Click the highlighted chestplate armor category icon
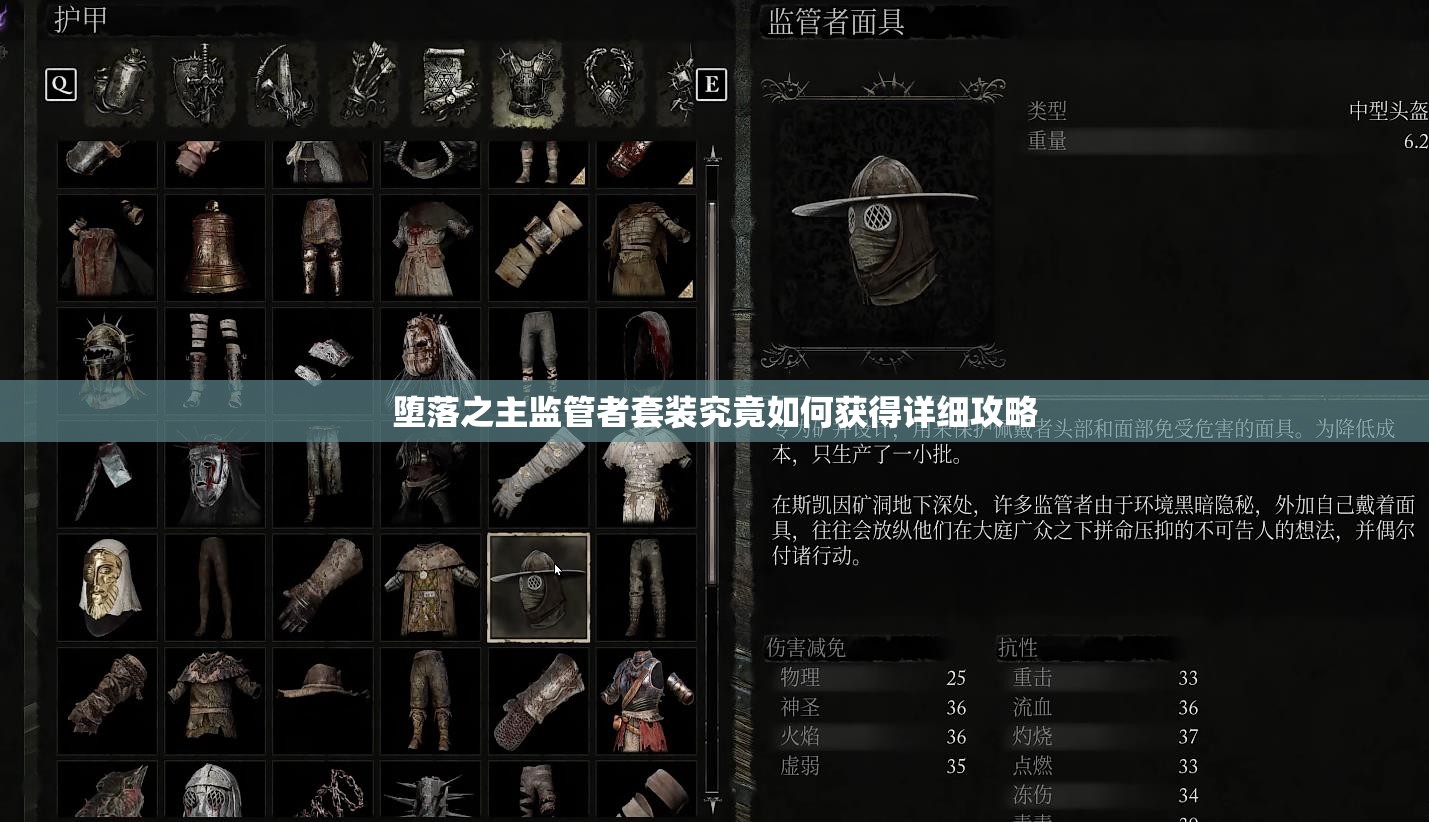The width and height of the screenshot is (1429, 822). 528,85
